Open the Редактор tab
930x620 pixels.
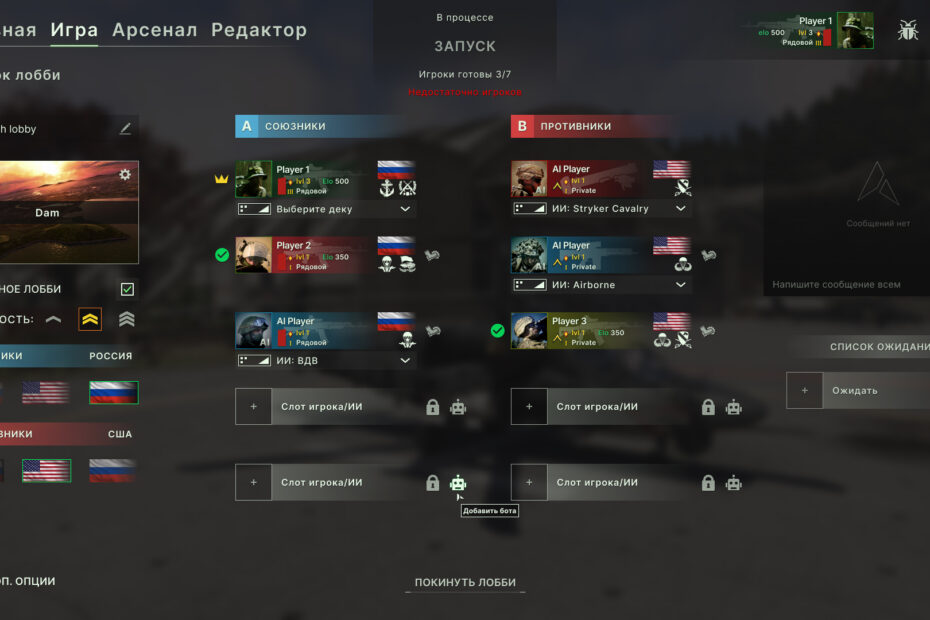tap(259, 30)
